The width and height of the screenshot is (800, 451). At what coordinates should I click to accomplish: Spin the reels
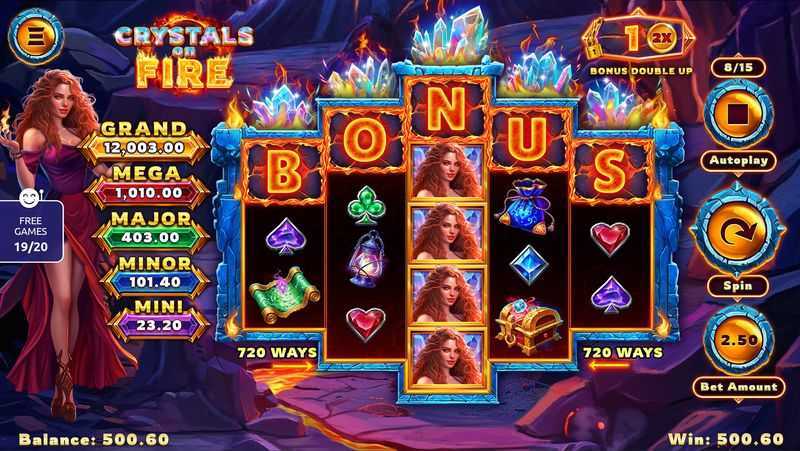click(737, 232)
